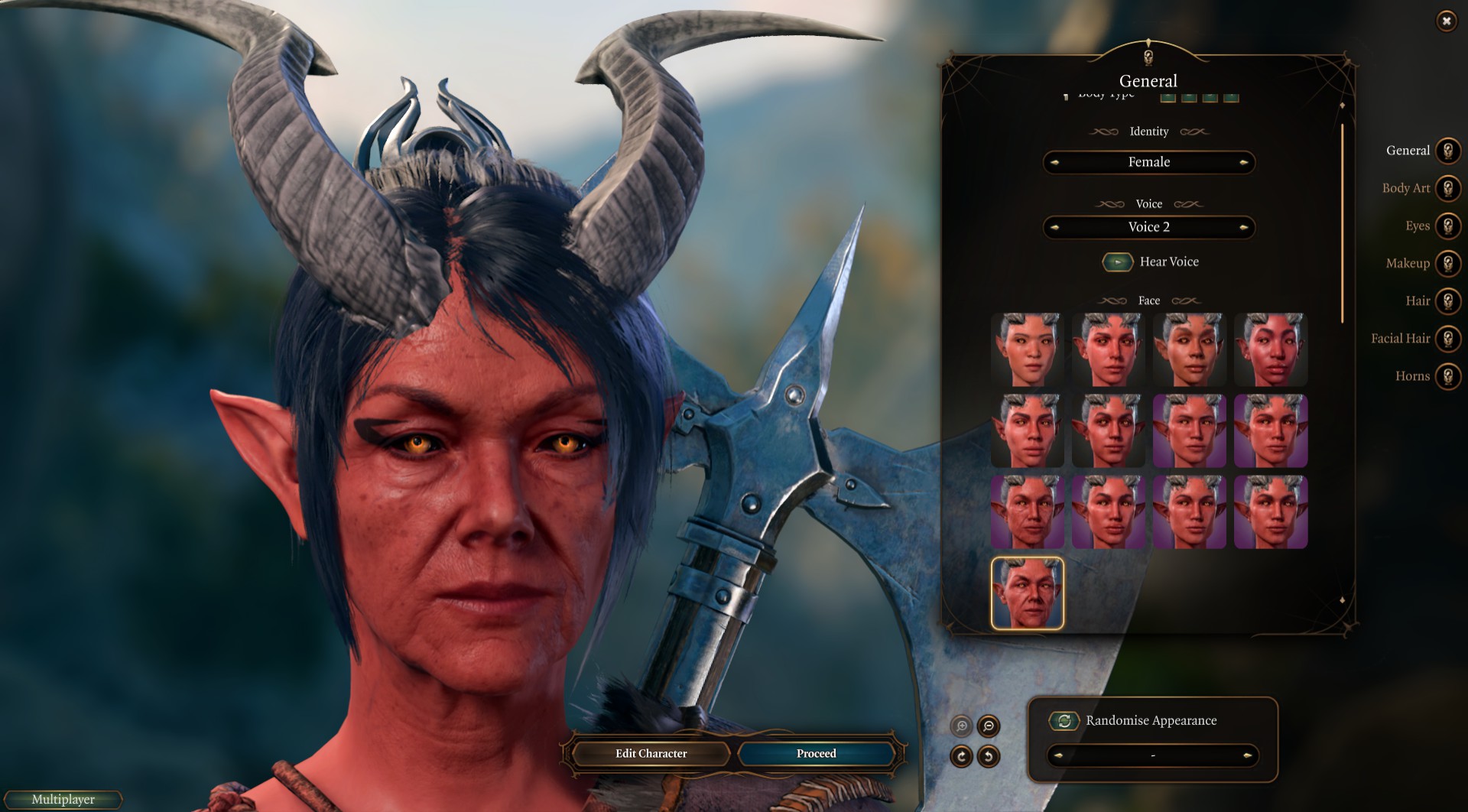
Task: Click the Randomise Appearance refresh icon
Action: coord(1064,720)
